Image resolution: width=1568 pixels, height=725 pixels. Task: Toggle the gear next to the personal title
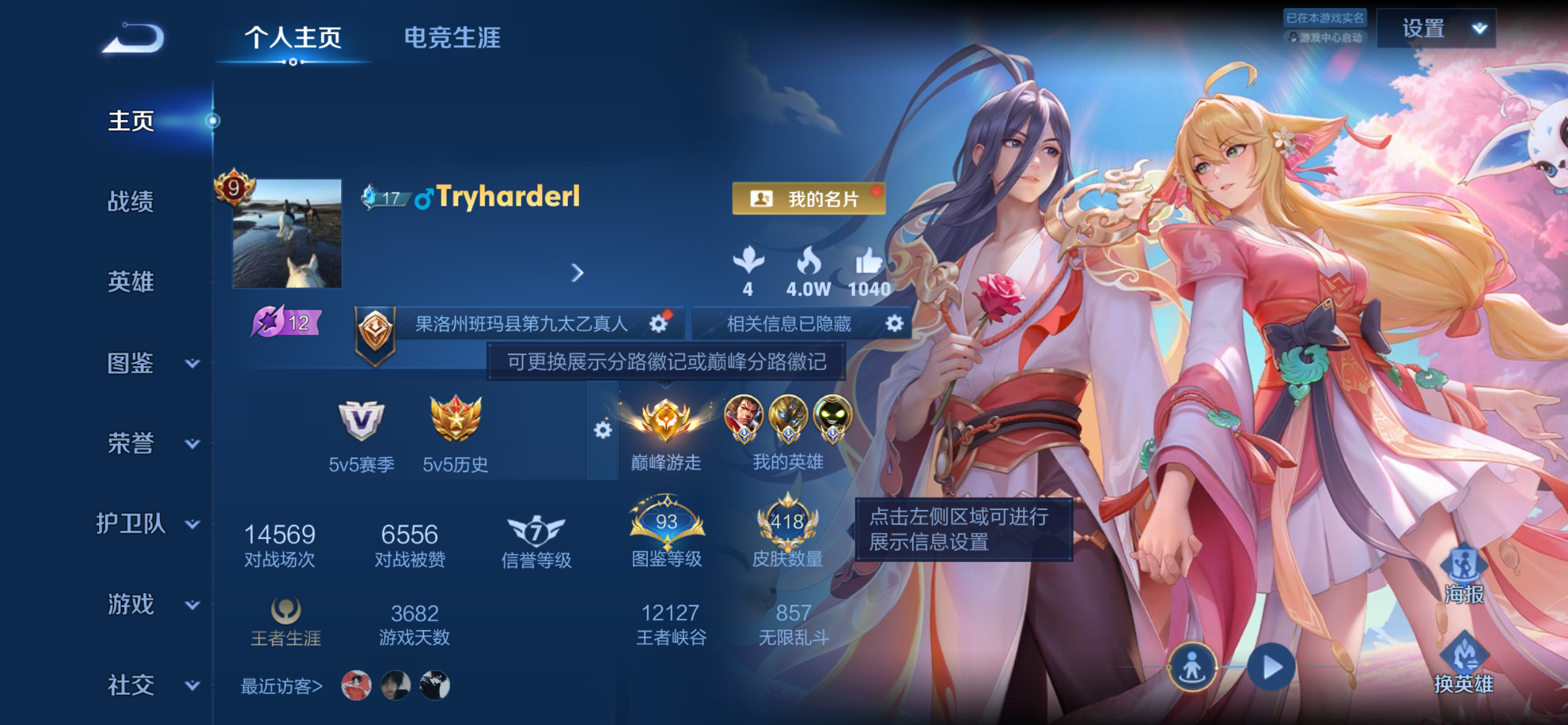pyautogui.click(x=658, y=323)
